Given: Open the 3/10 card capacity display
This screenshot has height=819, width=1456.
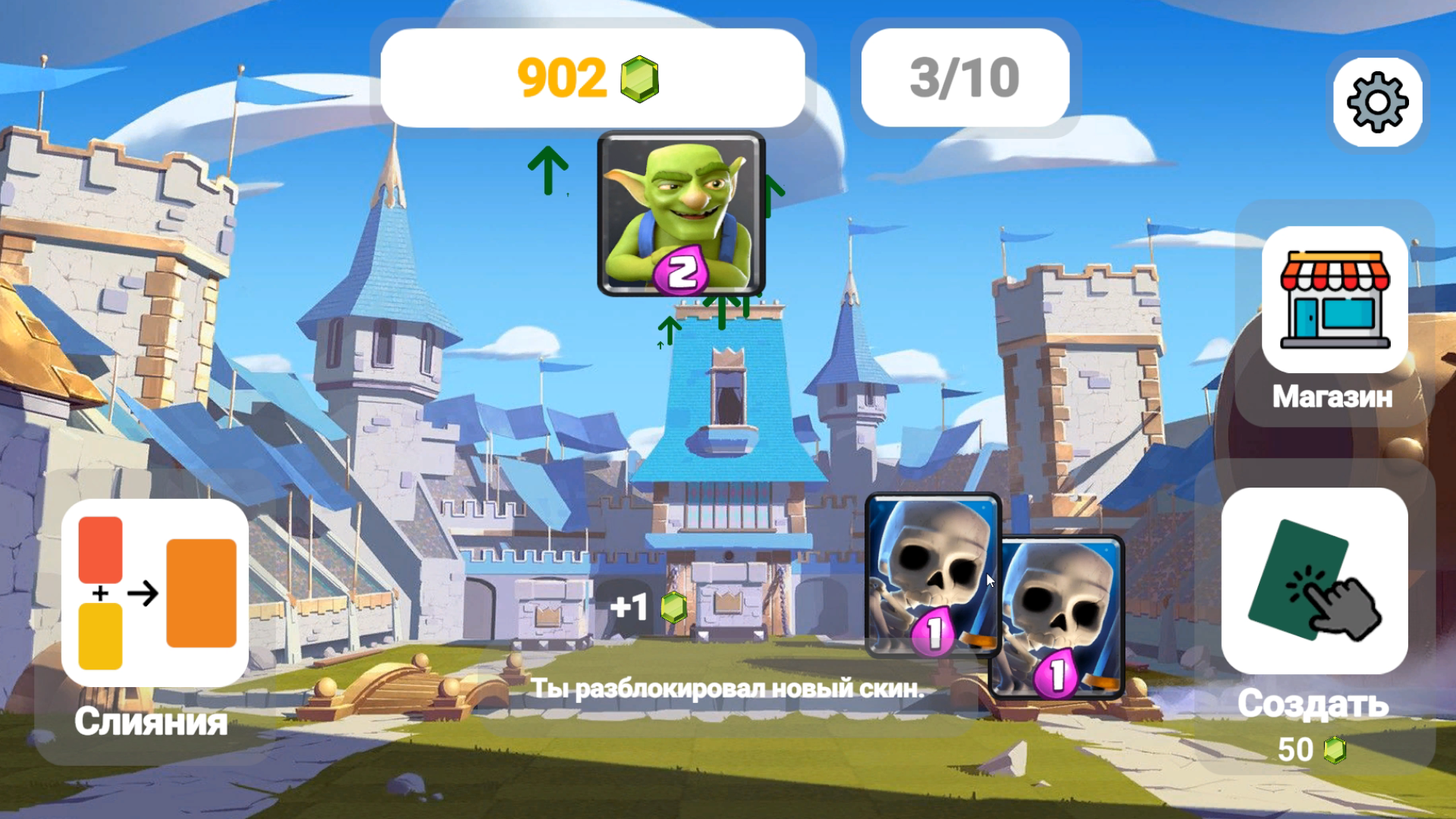Looking at the screenshot, I should pyautogui.click(x=964, y=76).
